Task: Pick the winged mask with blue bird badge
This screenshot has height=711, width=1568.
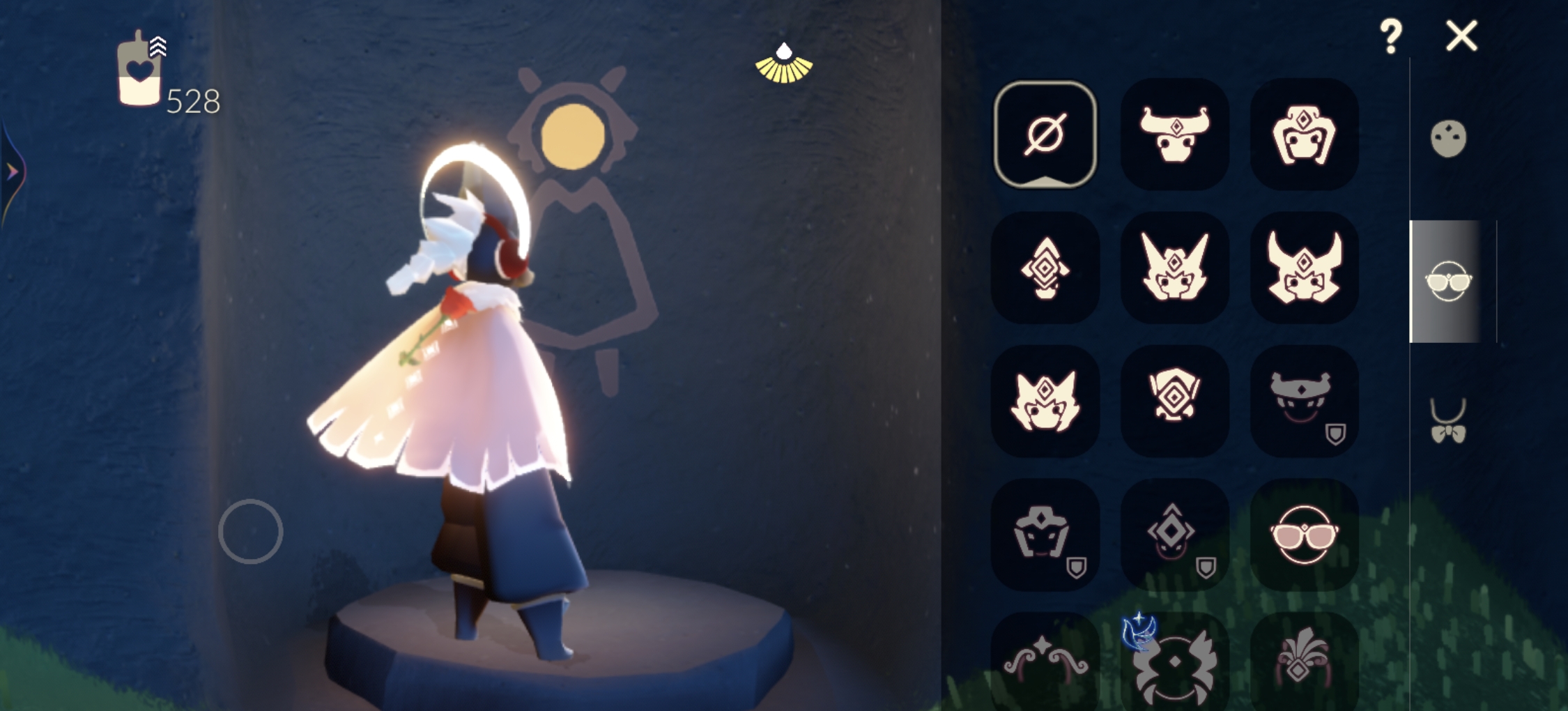Action: pos(1174,666)
